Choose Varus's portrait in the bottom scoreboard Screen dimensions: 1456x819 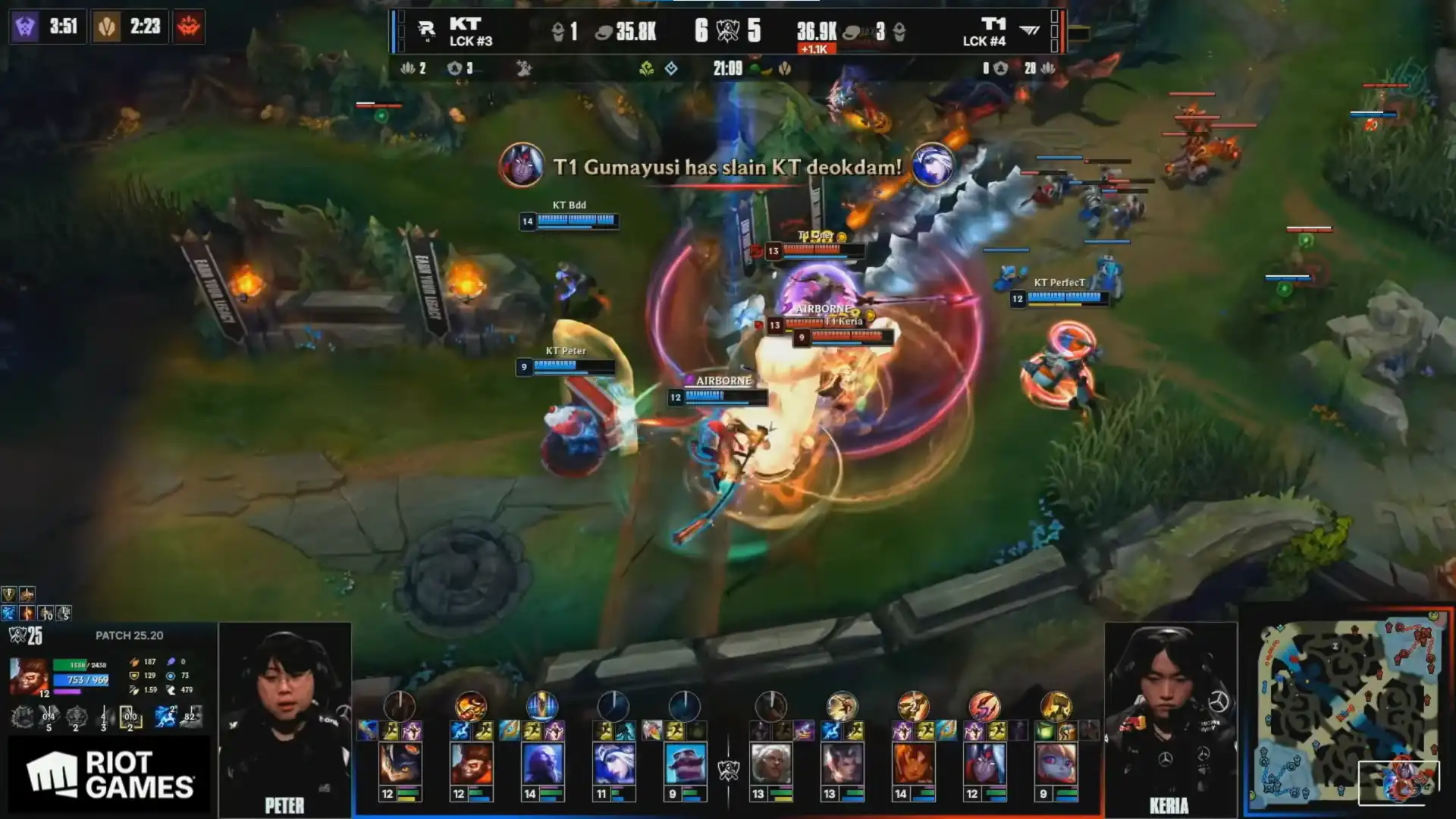(984, 764)
